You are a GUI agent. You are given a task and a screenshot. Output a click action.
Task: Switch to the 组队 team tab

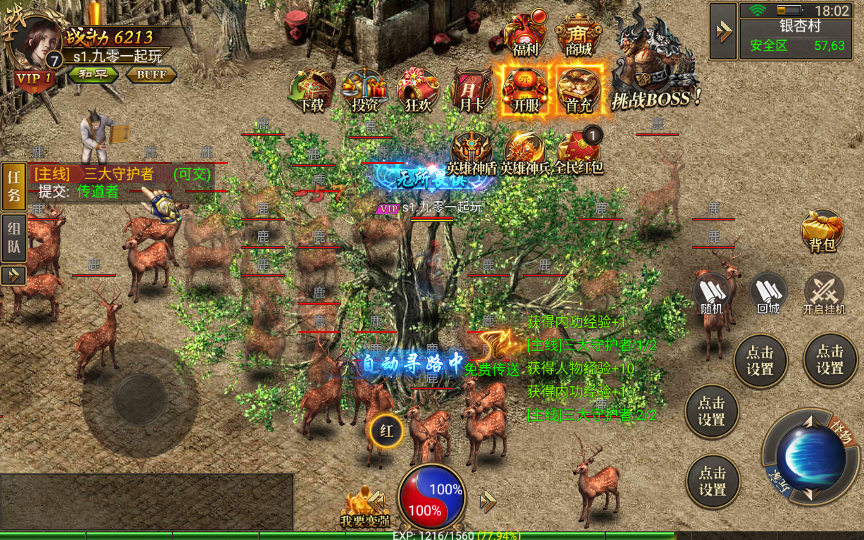[x=13, y=238]
